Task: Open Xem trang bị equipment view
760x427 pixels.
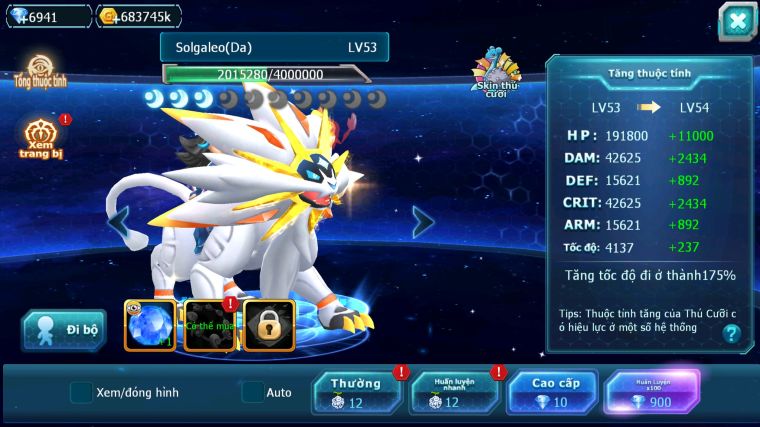Action: [x=40, y=138]
